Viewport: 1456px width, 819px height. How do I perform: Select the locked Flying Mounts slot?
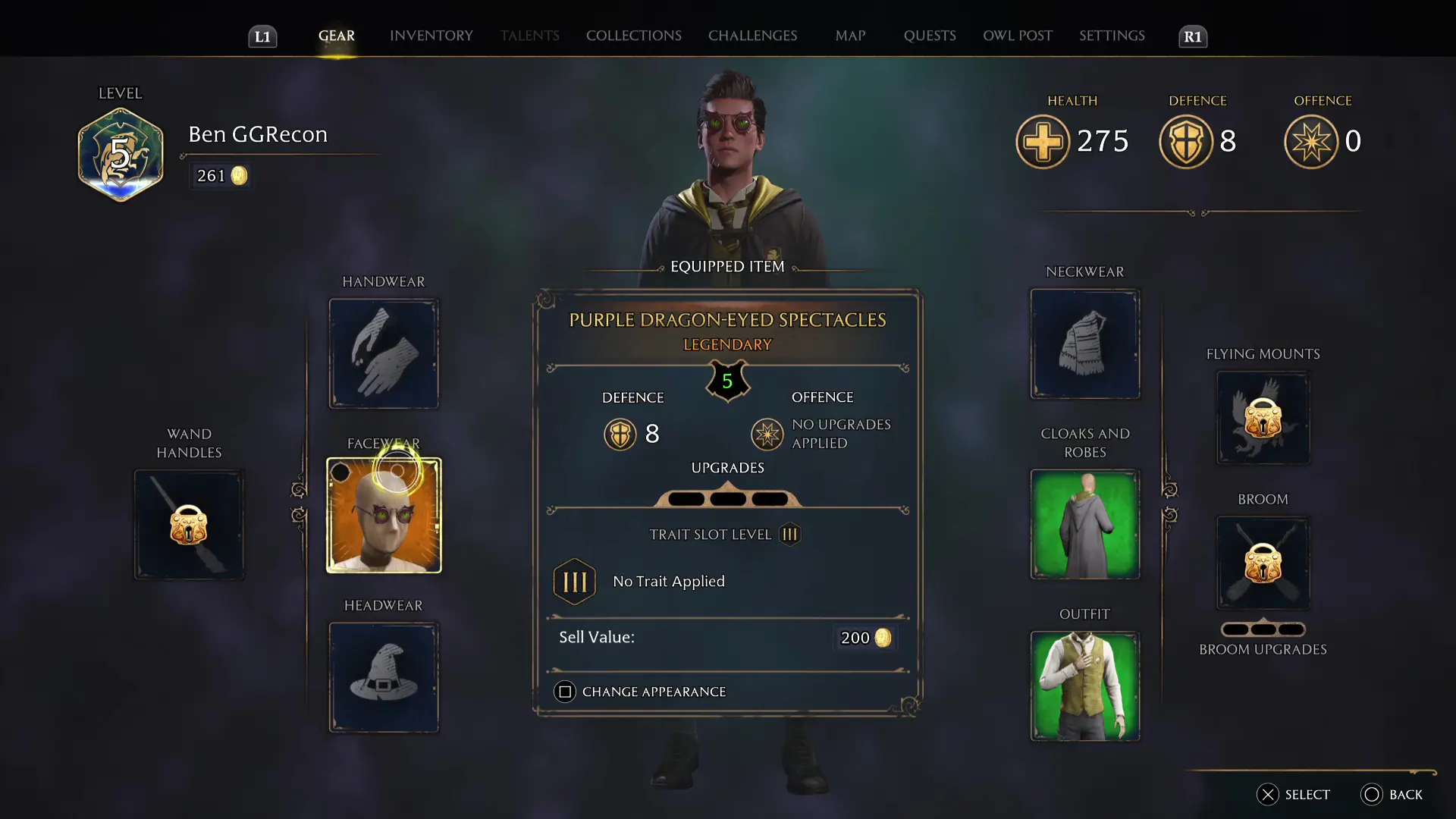click(1263, 418)
